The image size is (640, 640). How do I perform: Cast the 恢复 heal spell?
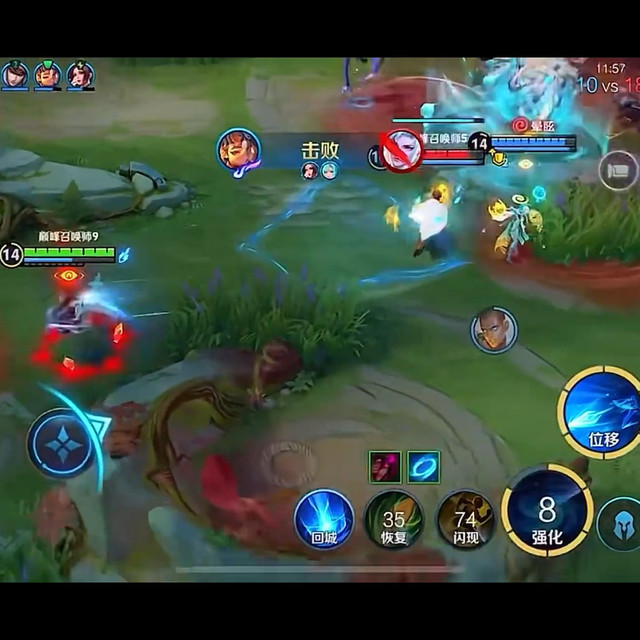pyautogui.click(x=393, y=518)
